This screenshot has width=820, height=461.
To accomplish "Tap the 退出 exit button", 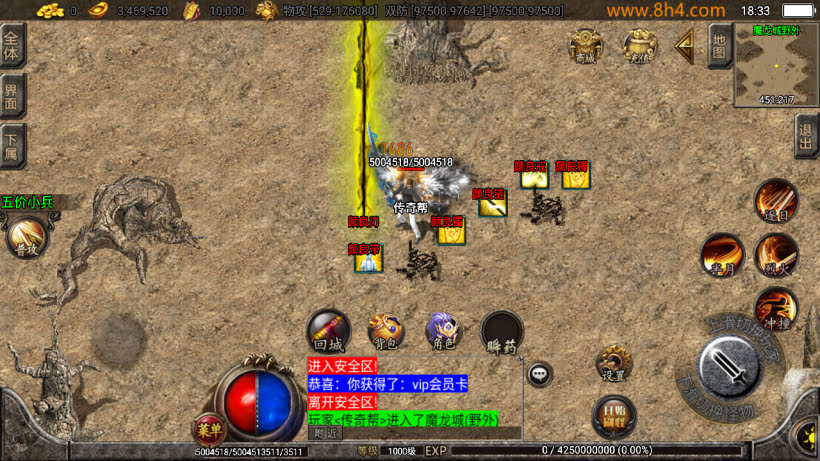I will 806,136.
